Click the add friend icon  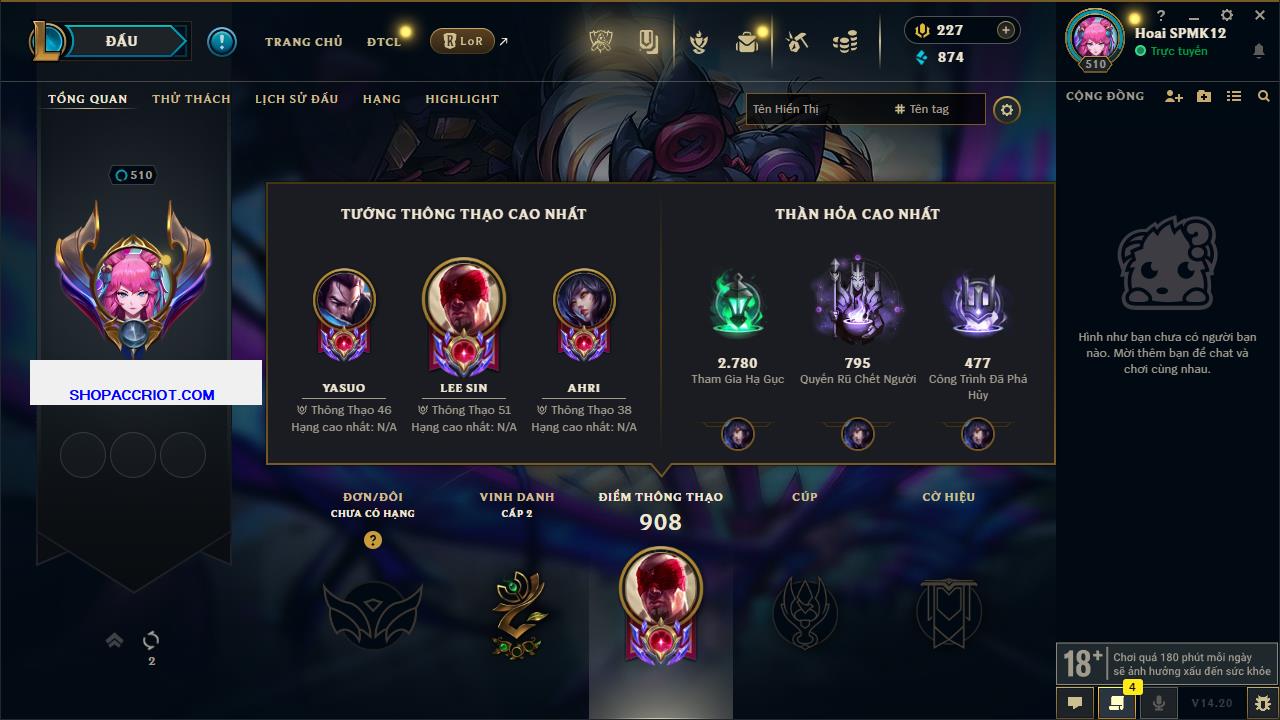tap(1174, 96)
